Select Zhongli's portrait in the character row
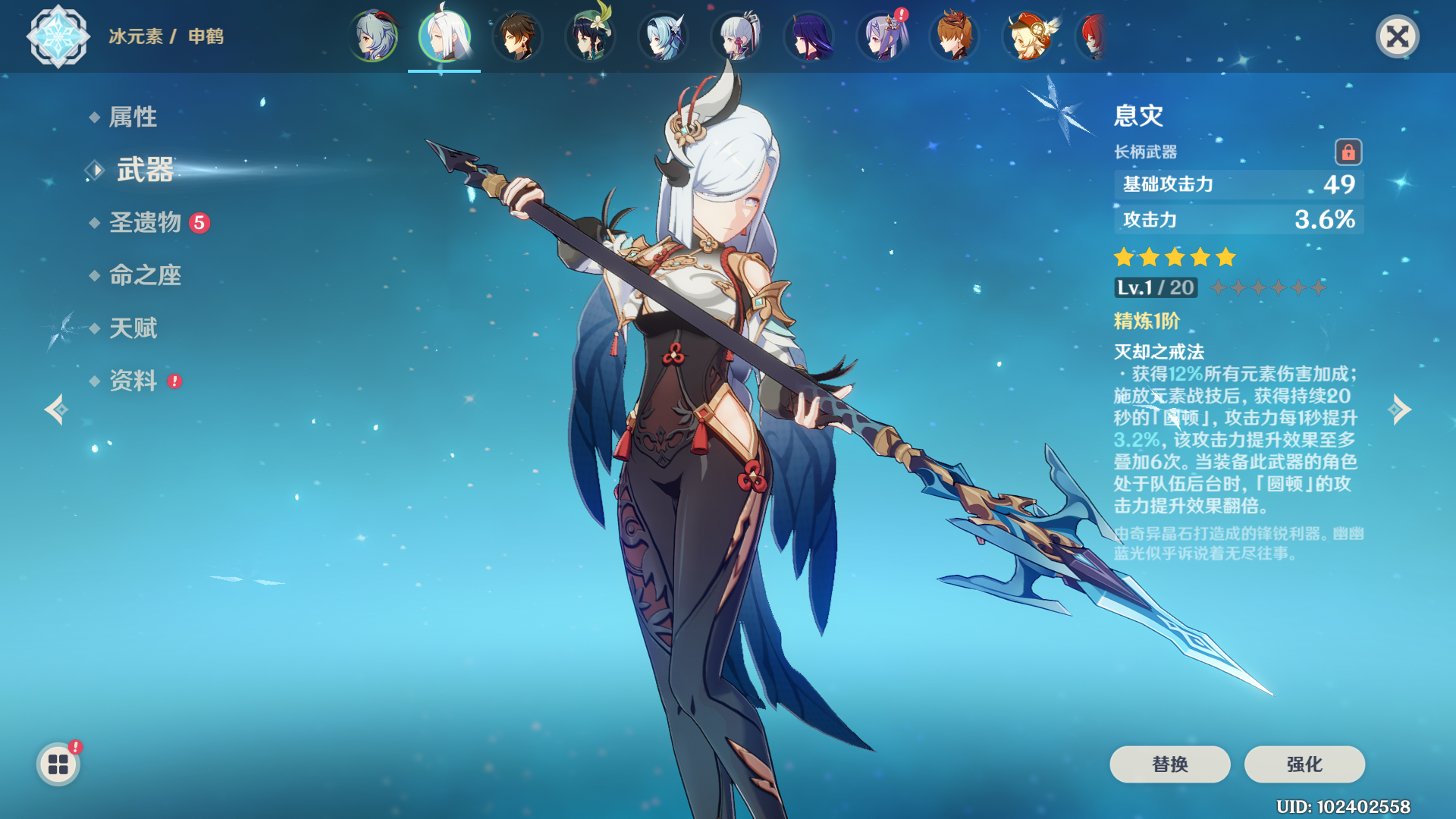This screenshot has width=1456, height=819. click(x=517, y=36)
